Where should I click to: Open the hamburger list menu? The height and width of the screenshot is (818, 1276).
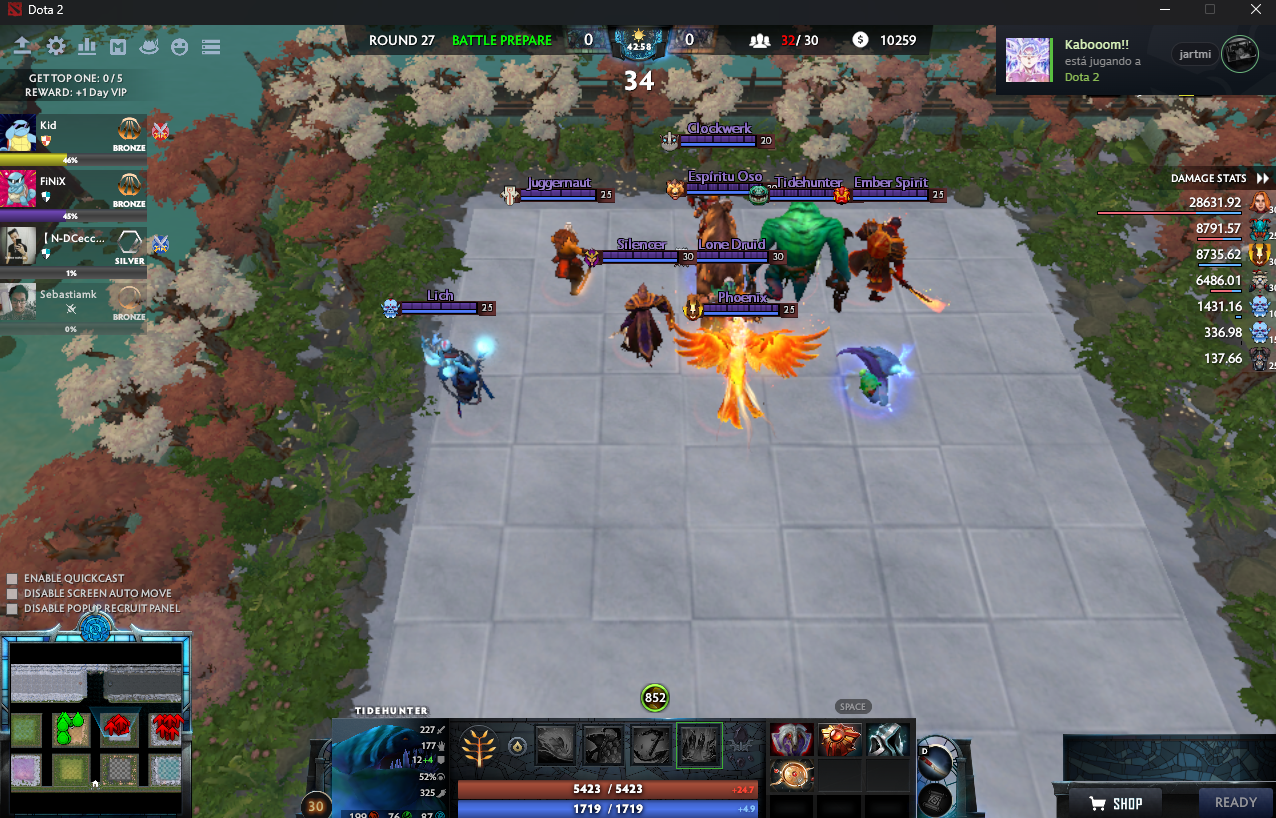pos(210,47)
